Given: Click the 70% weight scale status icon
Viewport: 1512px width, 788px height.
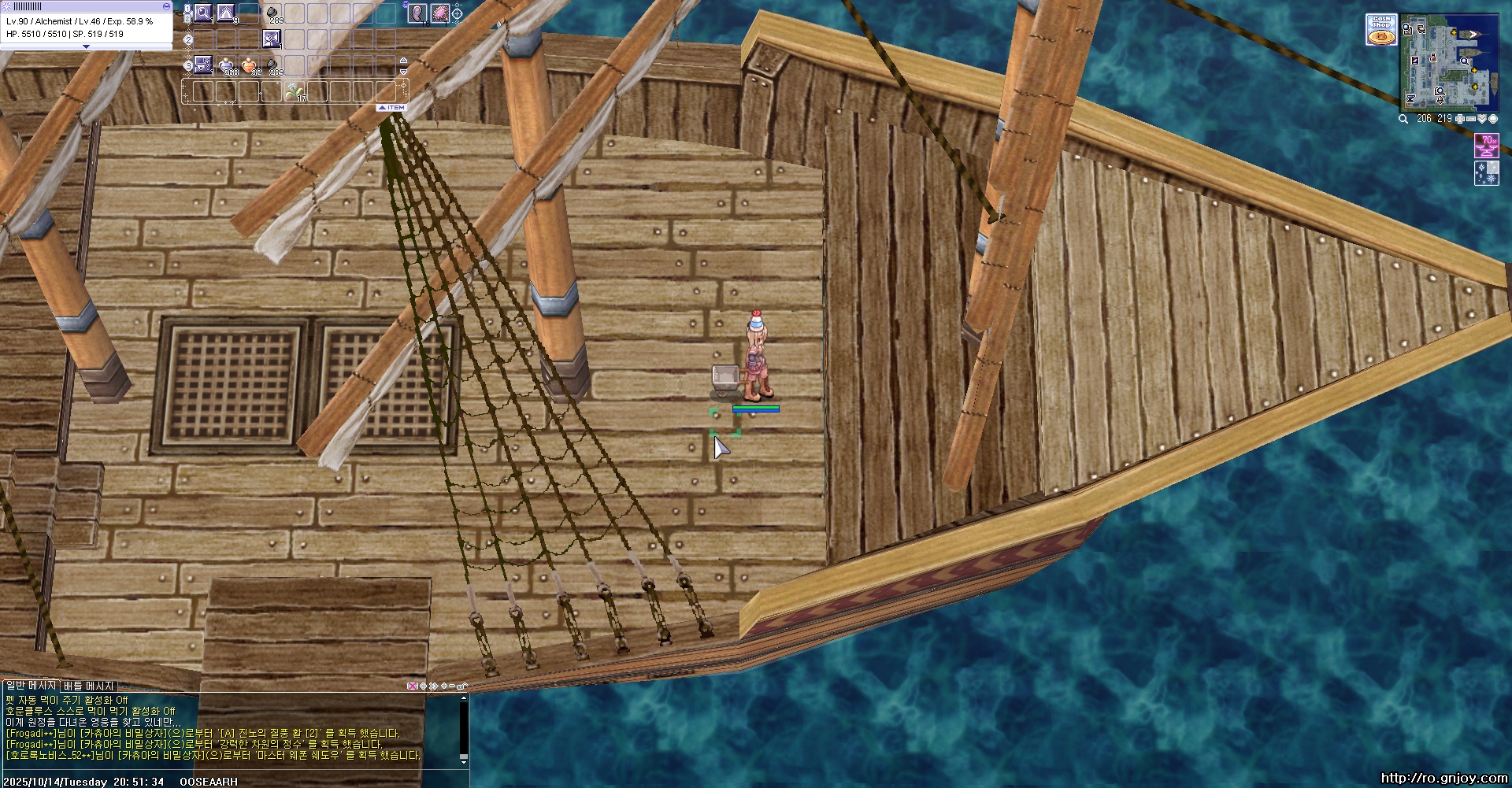Looking at the screenshot, I should pos(1486,146).
